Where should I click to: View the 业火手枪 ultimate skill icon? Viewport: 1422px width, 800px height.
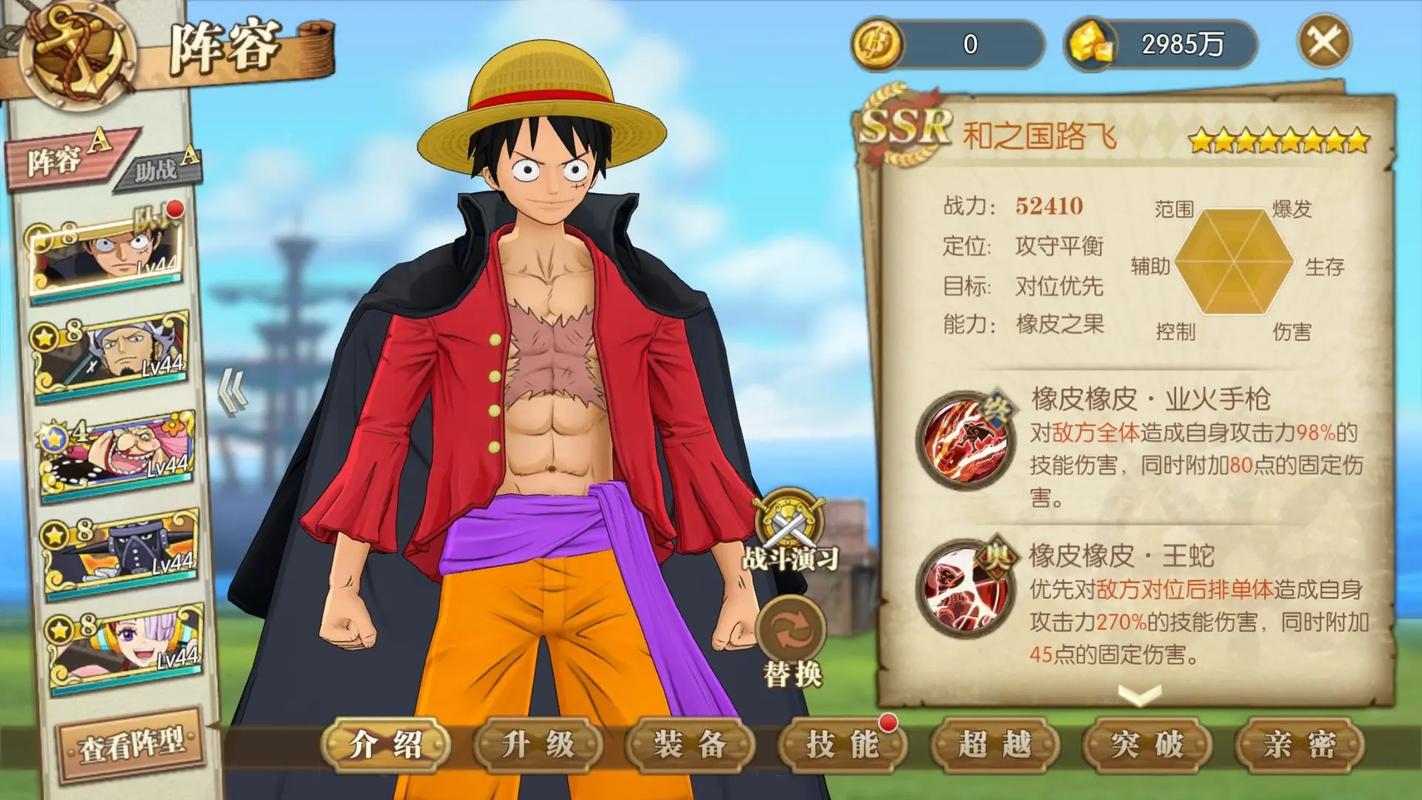(966, 439)
